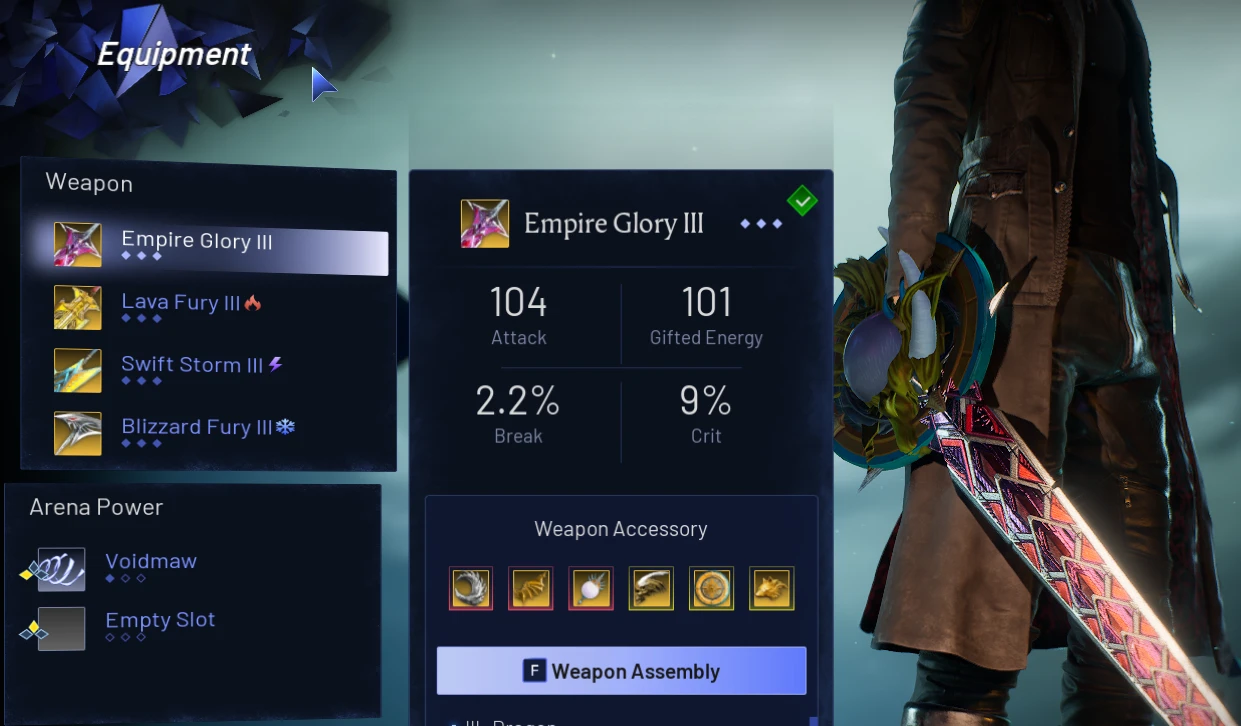
Task: Click the golden bat wing accessory
Action: click(531, 588)
